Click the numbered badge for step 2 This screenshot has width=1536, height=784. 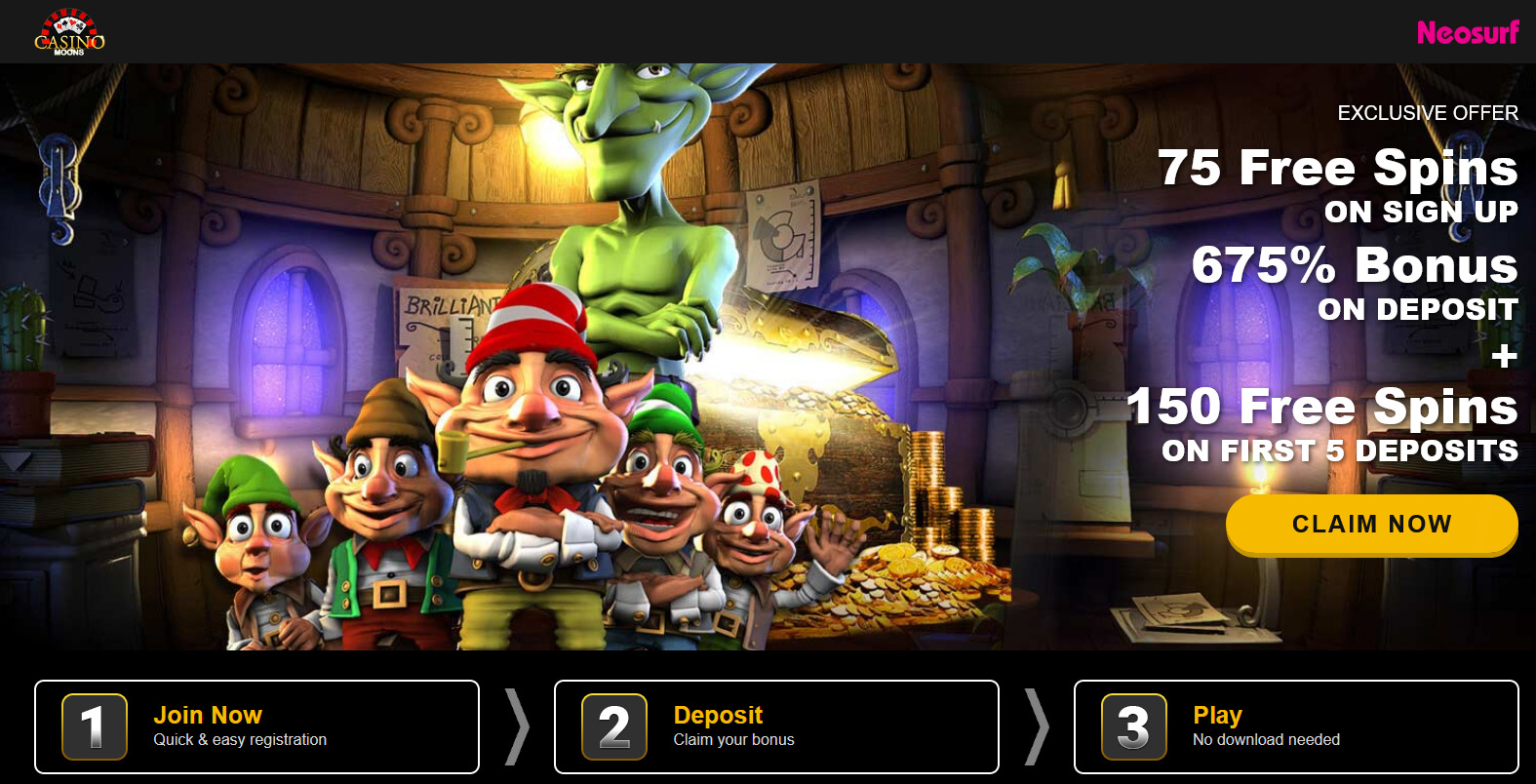pyautogui.click(x=615, y=726)
